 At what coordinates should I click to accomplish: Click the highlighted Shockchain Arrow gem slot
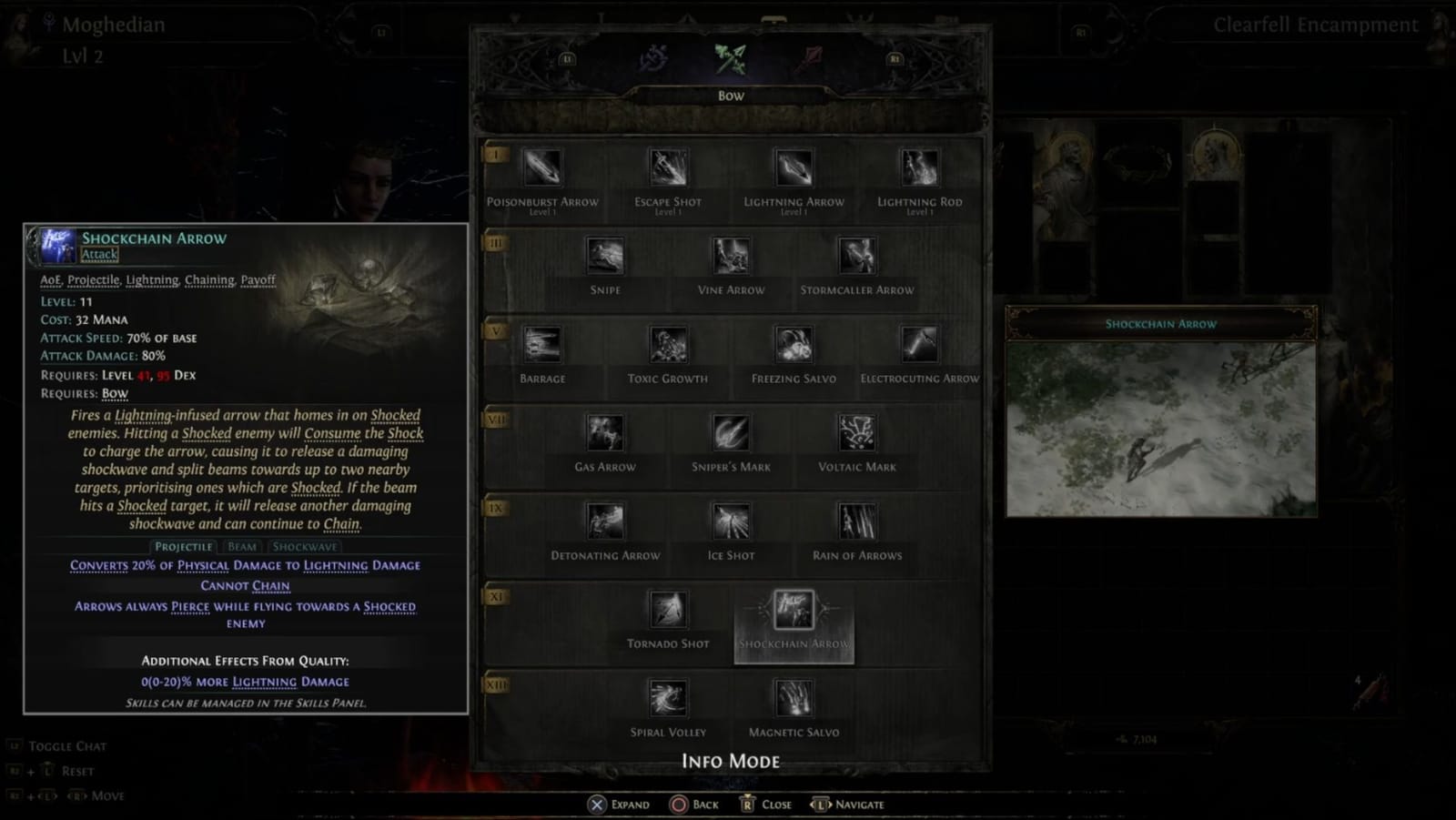pos(794,612)
